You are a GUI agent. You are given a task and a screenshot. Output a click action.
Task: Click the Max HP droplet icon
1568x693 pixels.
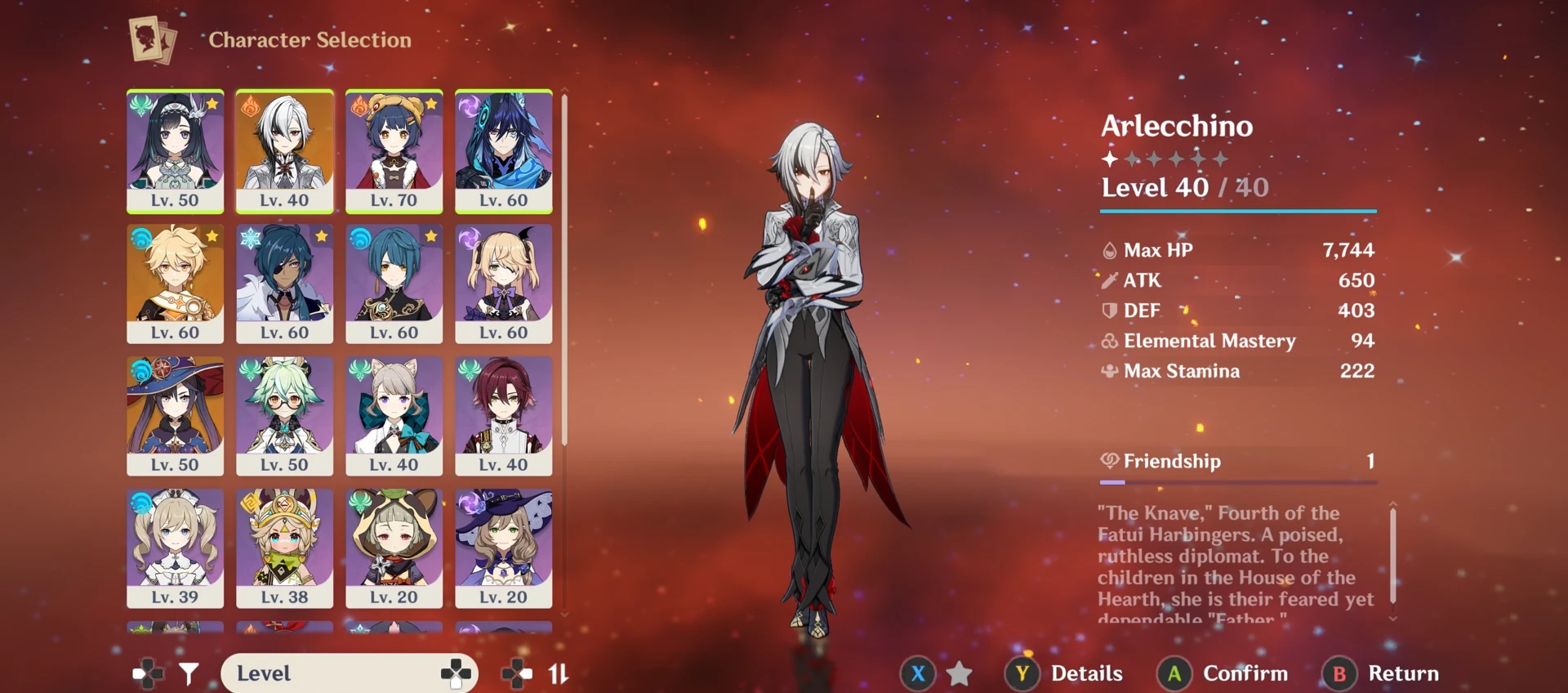click(1109, 250)
